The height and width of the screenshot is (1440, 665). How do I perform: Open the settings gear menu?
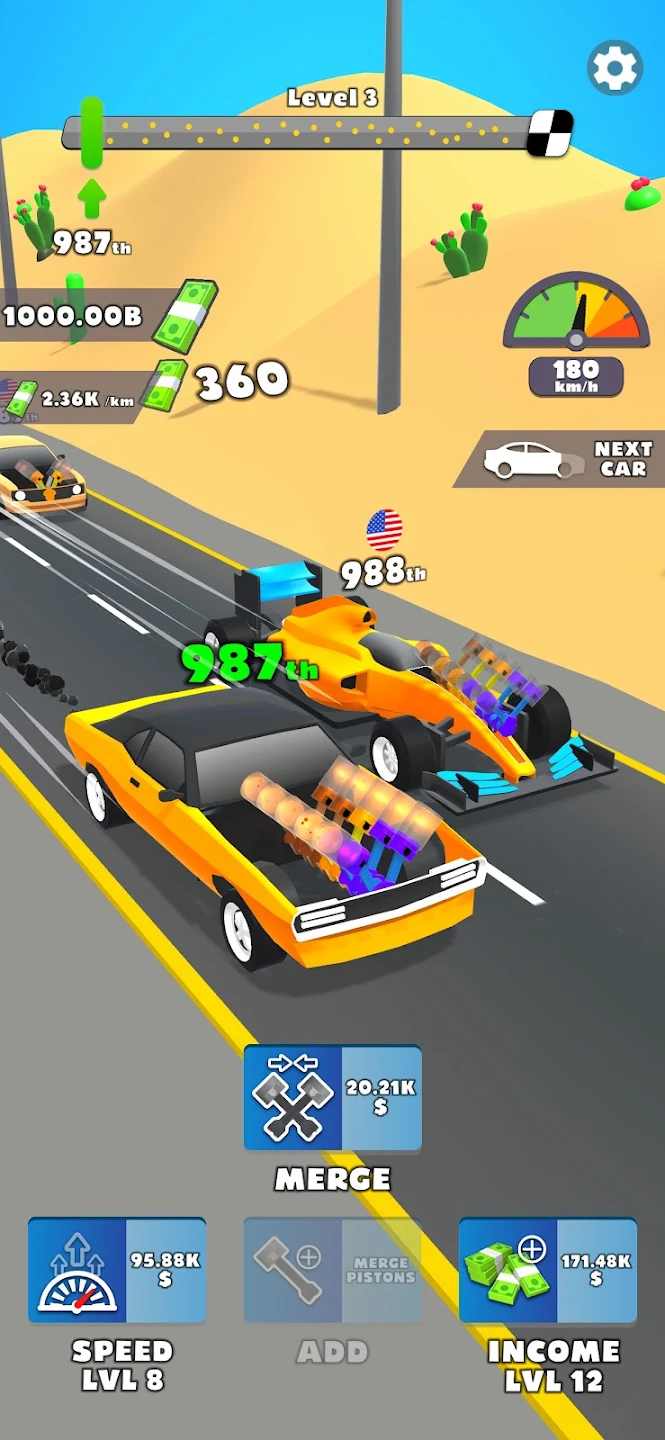click(614, 68)
